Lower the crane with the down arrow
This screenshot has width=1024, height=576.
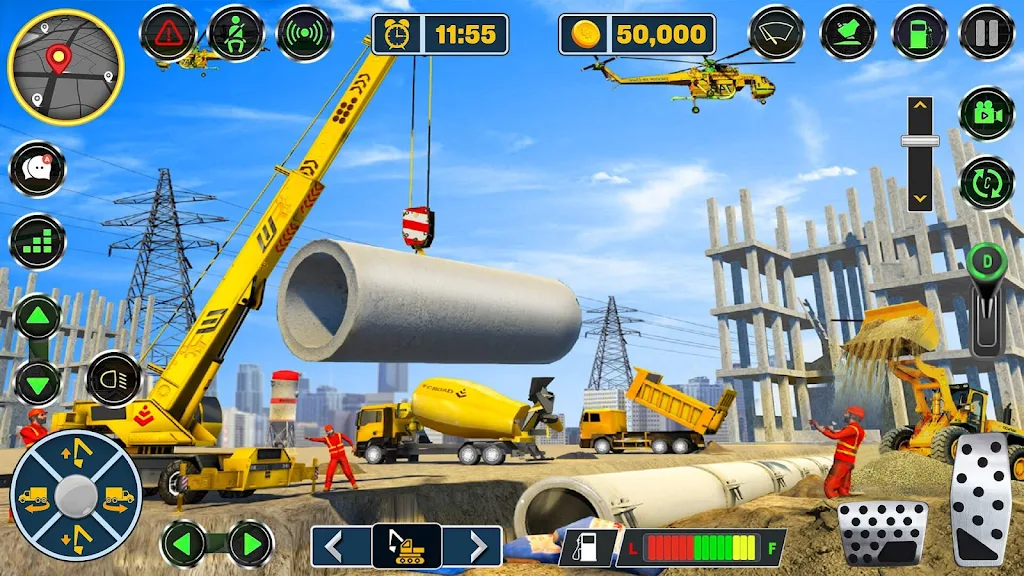pyautogui.click(x=38, y=382)
